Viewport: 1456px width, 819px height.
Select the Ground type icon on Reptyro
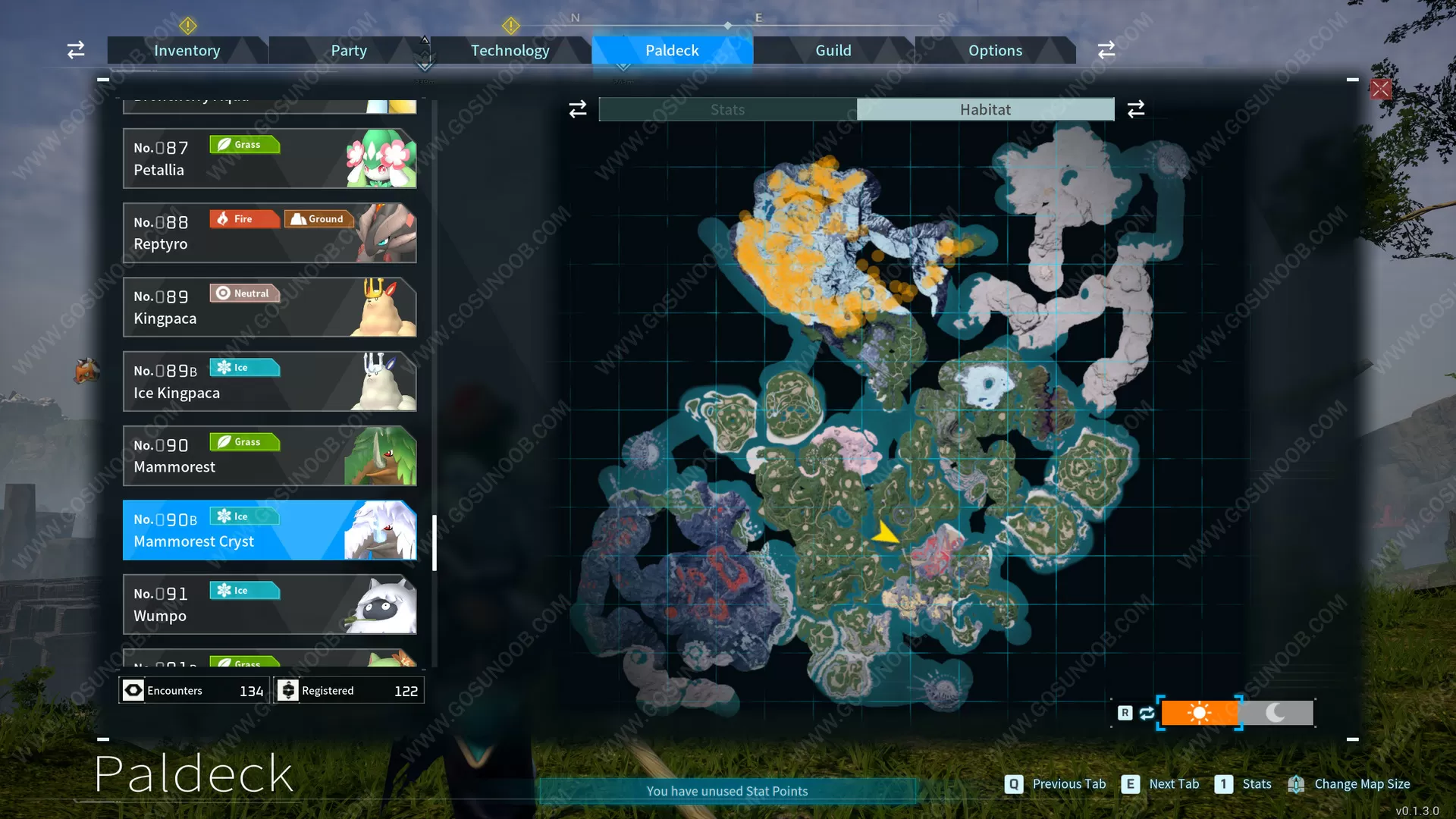pyautogui.click(x=318, y=218)
